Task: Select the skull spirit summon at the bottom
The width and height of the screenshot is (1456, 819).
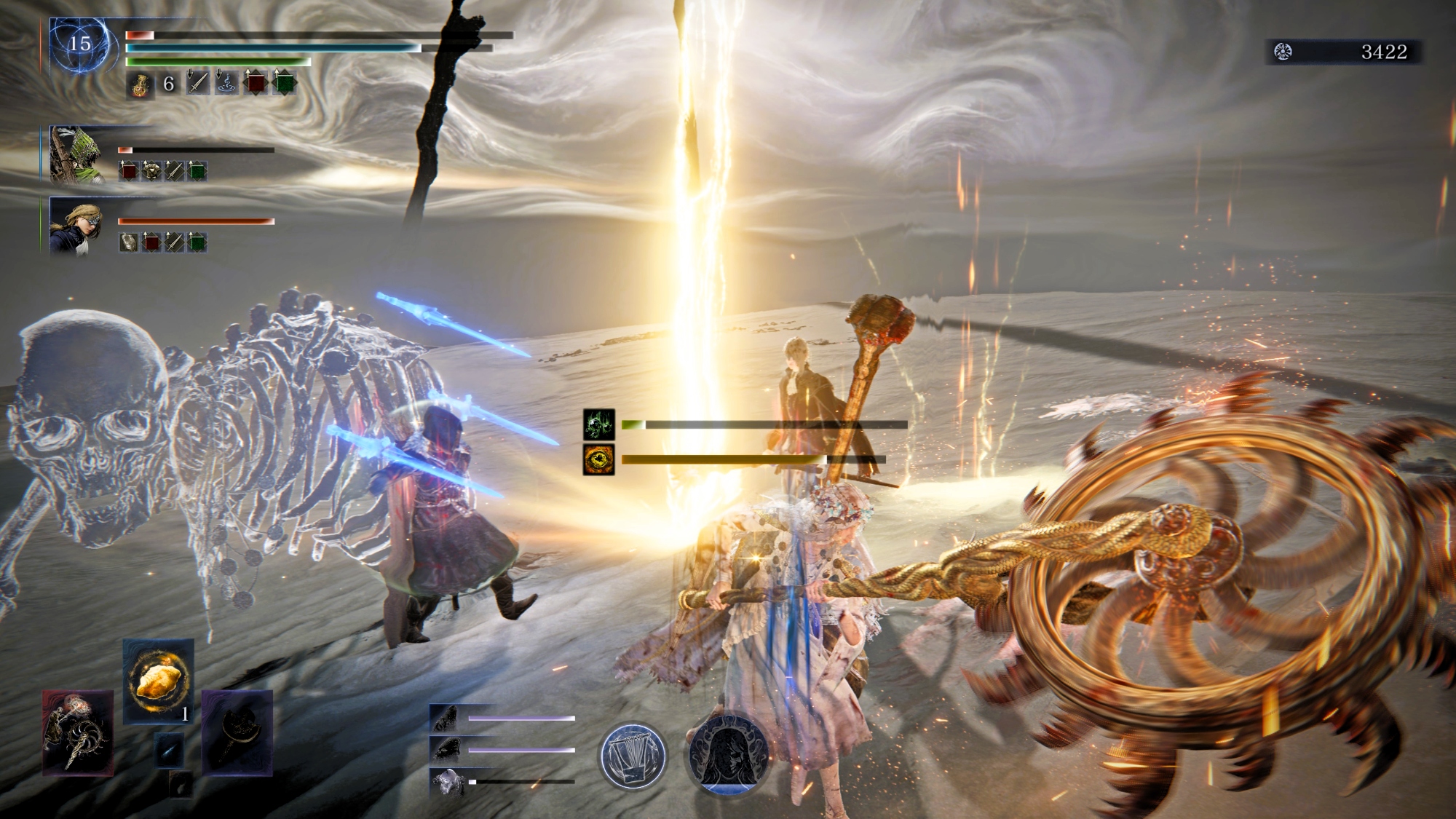Action: coord(446,782)
